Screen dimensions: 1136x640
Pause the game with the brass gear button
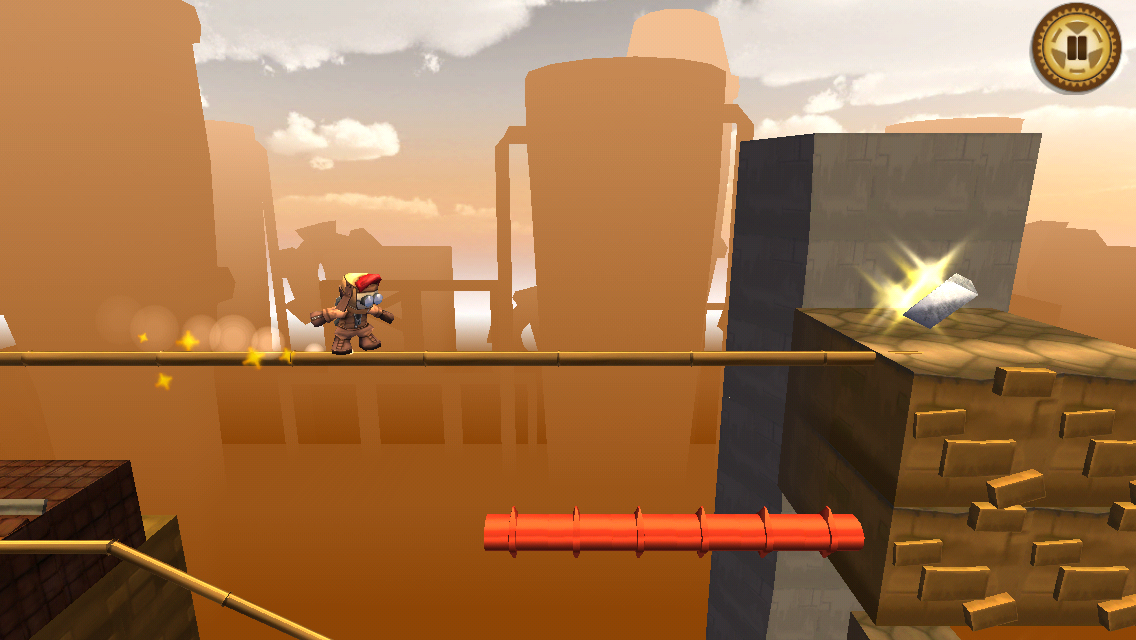[x=1077, y=48]
